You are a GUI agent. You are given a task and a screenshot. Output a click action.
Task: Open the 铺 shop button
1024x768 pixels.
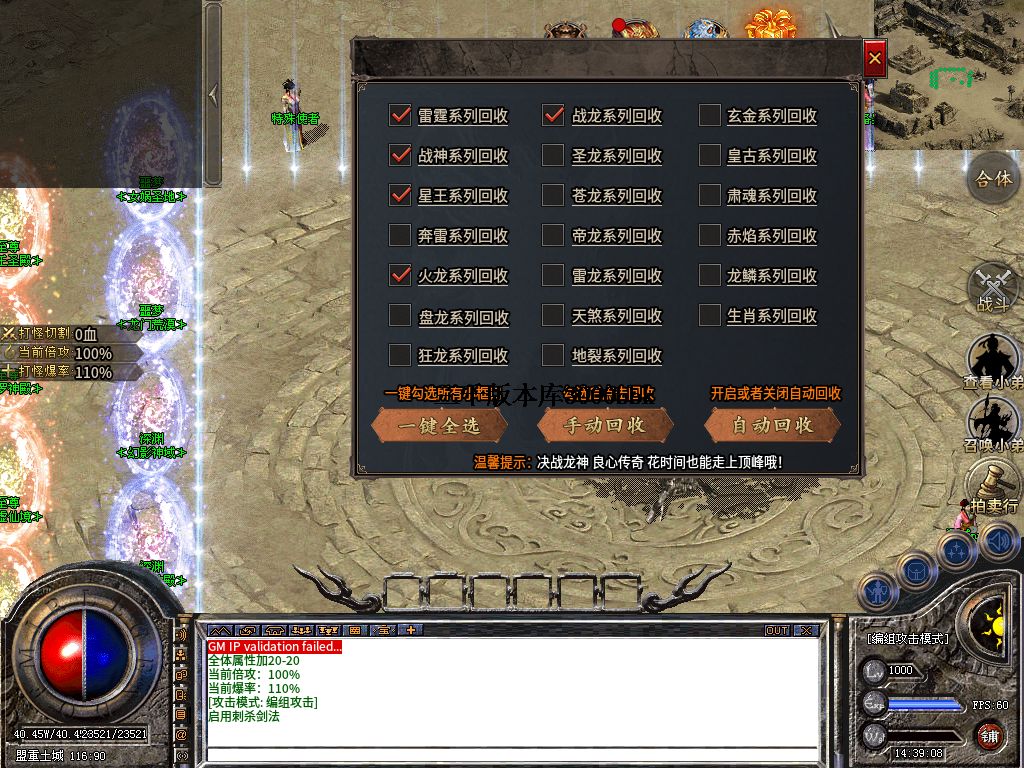pyautogui.click(x=989, y=737)
